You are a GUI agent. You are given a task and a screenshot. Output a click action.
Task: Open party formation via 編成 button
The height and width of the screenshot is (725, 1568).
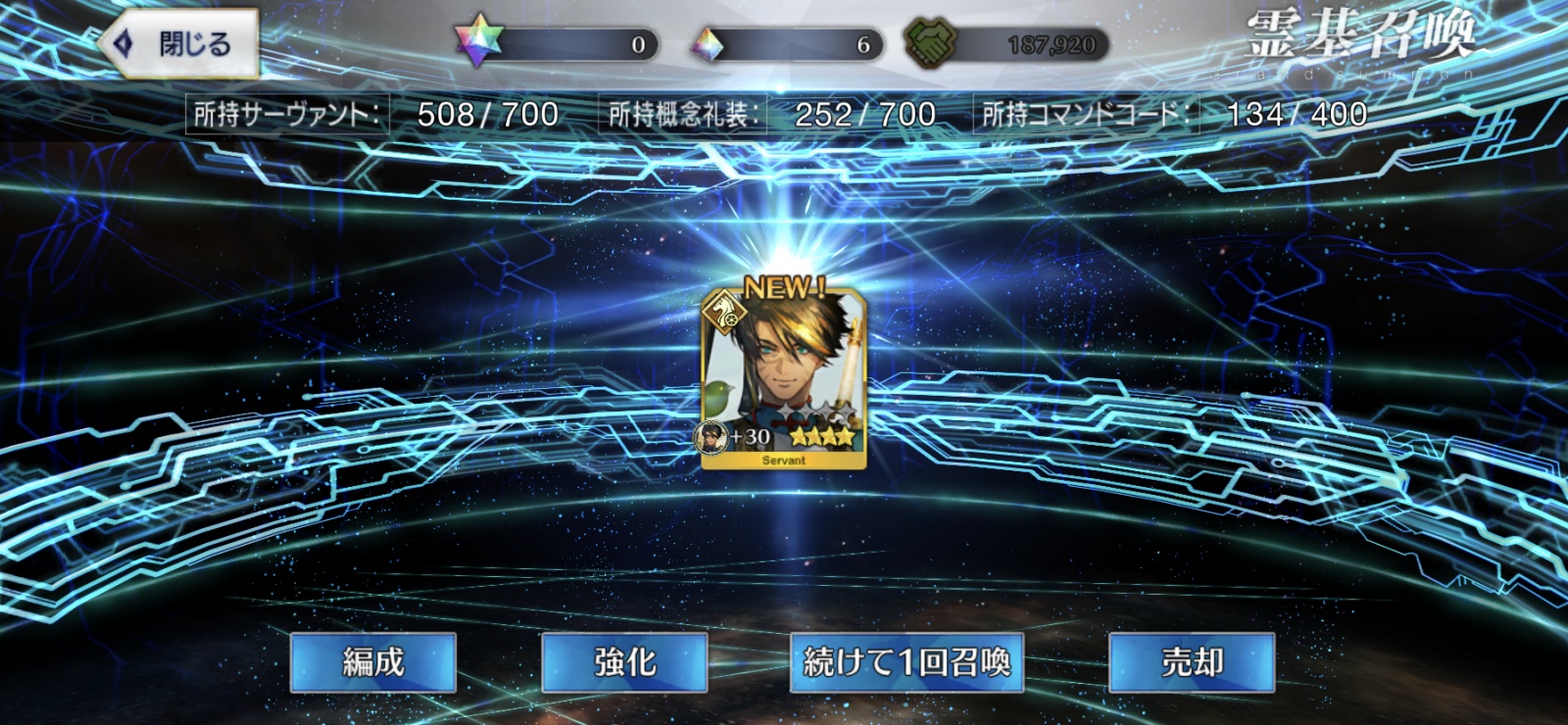tap(375, 662)
